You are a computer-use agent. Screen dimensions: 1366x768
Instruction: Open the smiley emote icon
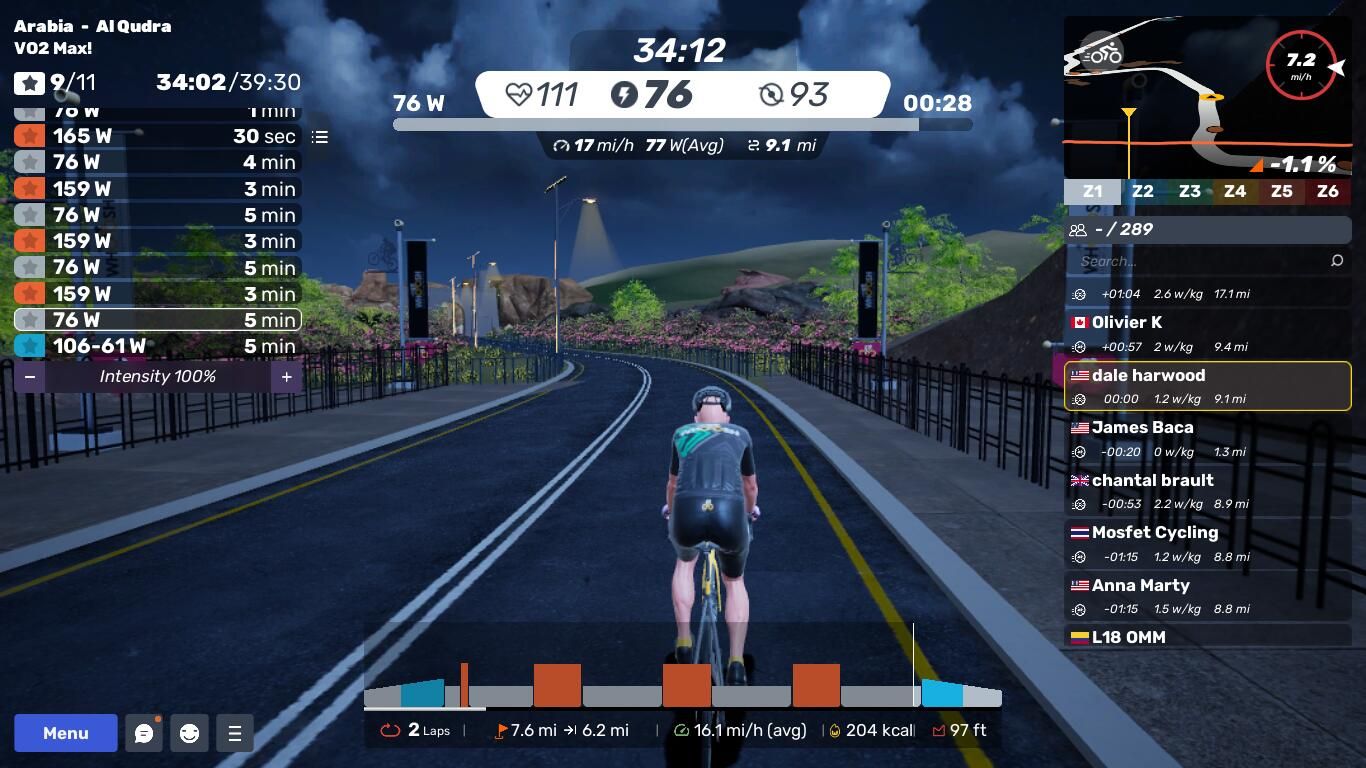[189, 733]
